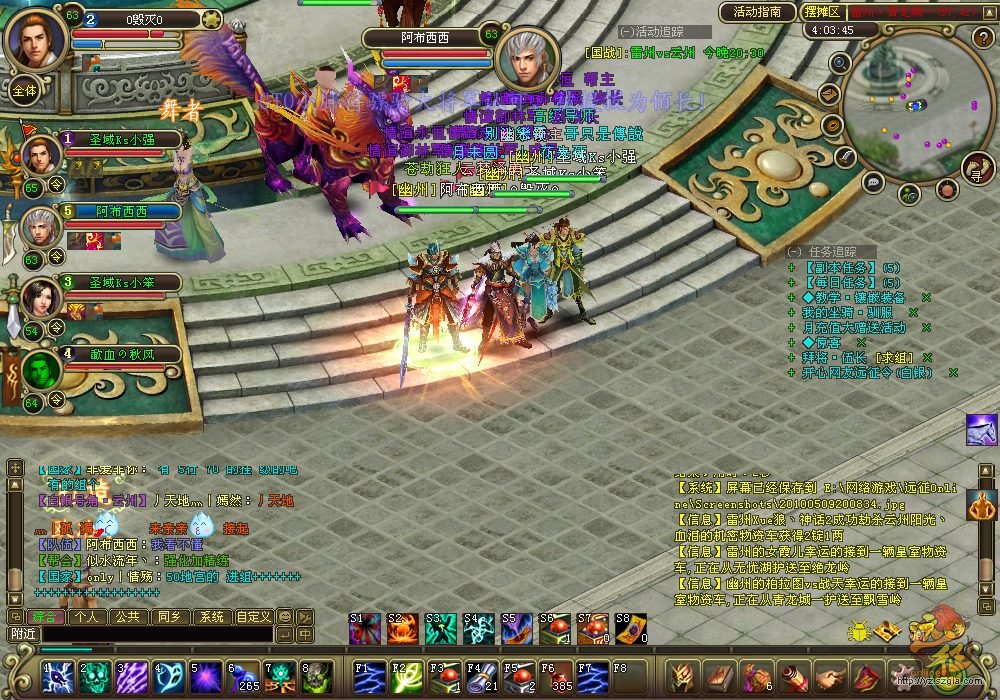Use the green skull skill in slot 2
This screenshot has width=1000, height=700.
click(x=94, y=677)
